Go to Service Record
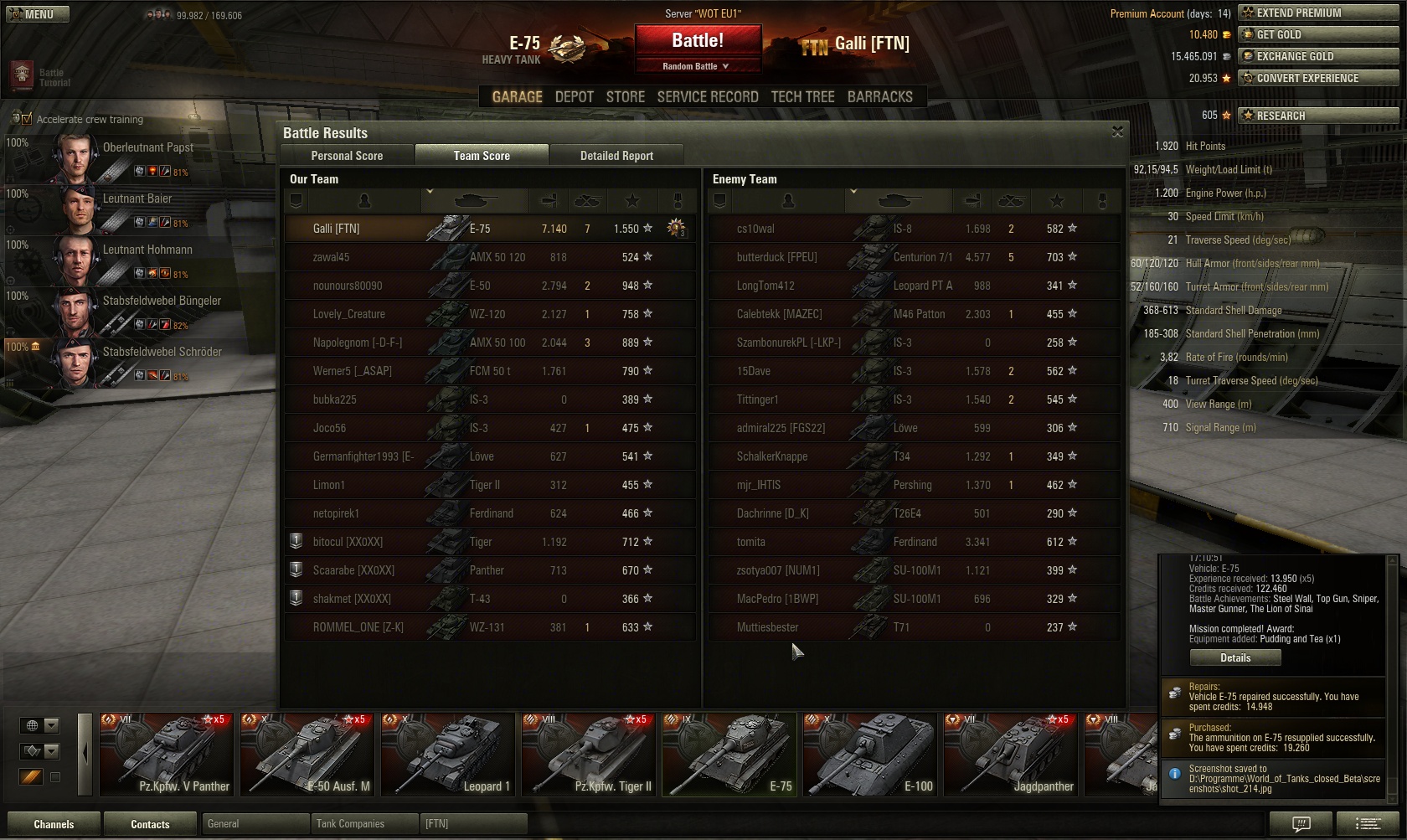The height and width of the screenshot is (840, 1407). [x=708, y=97]
